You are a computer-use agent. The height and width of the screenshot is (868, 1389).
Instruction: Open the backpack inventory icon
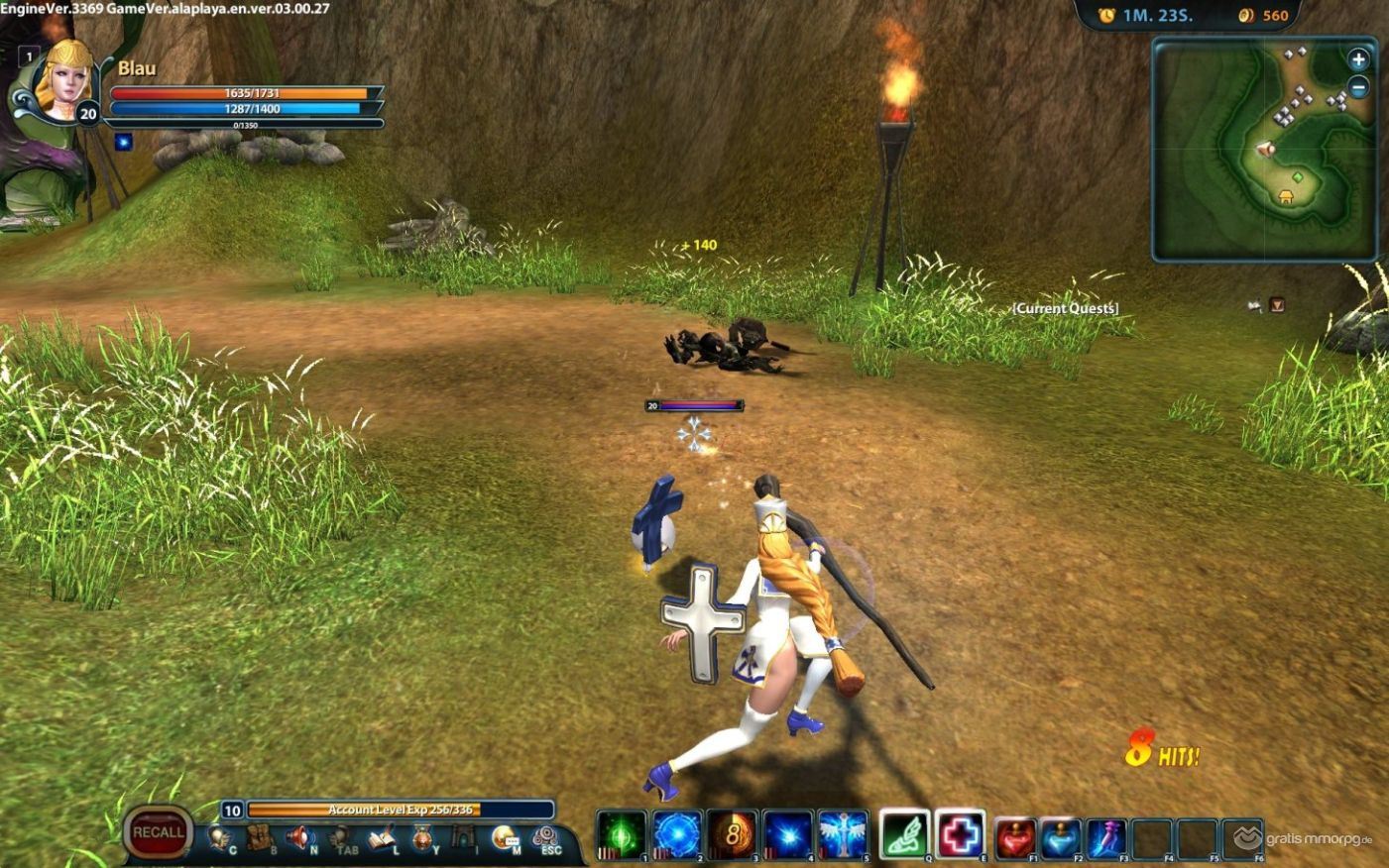(x=260, y=838)
